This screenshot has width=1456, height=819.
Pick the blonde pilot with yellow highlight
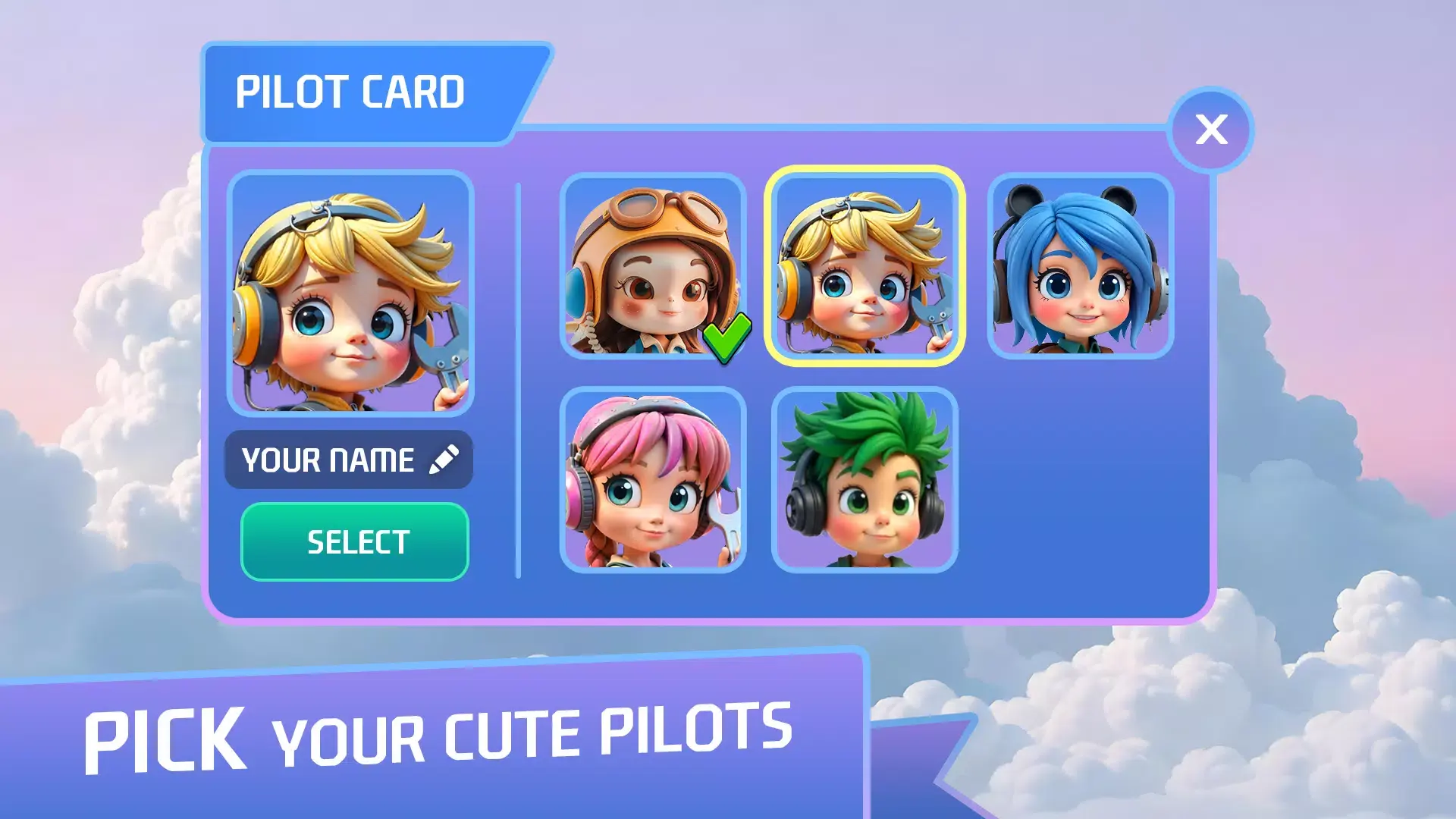coord(864,266)
